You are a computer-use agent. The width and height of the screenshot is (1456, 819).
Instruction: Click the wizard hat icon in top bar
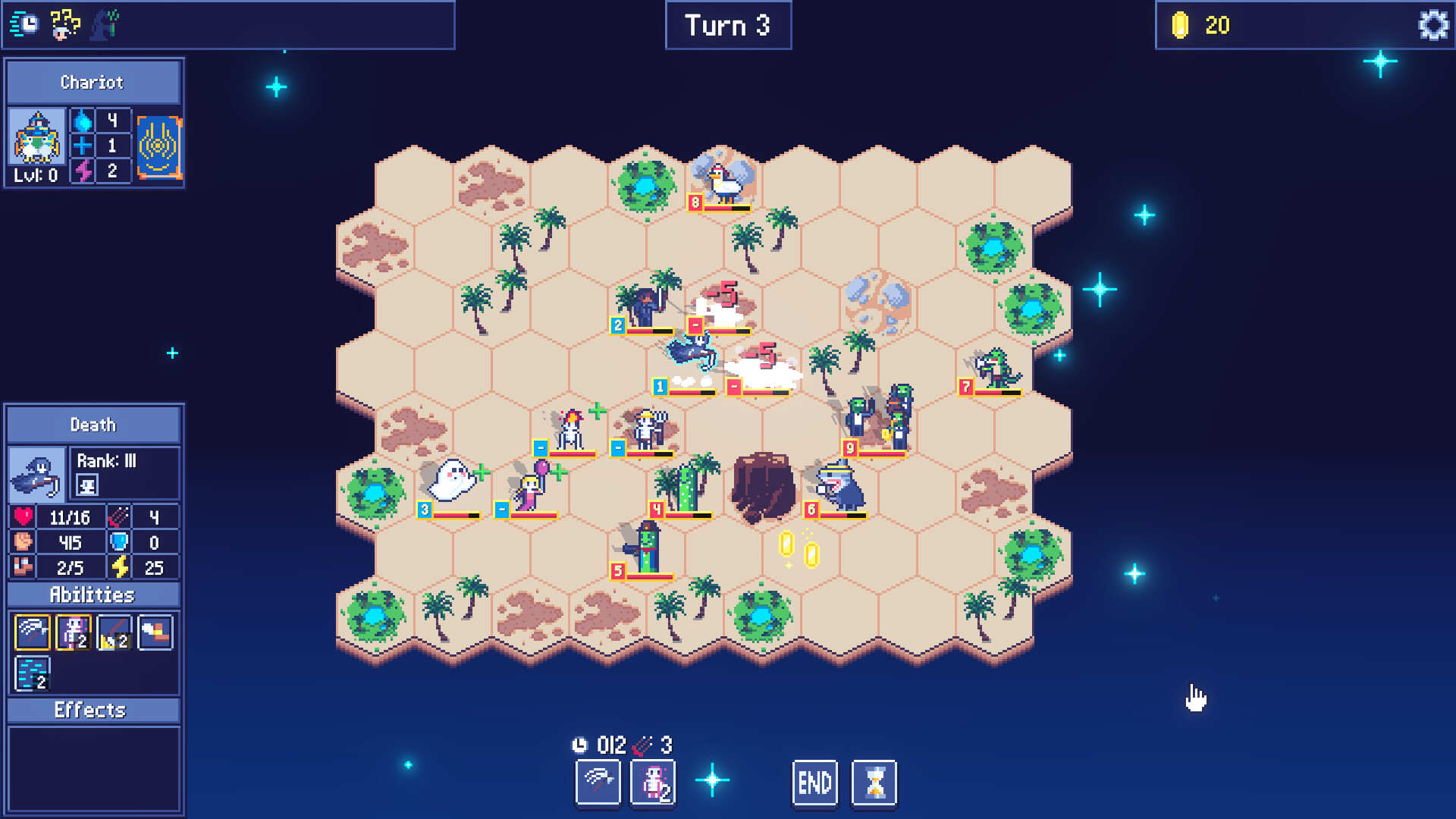tap(103, 24)
